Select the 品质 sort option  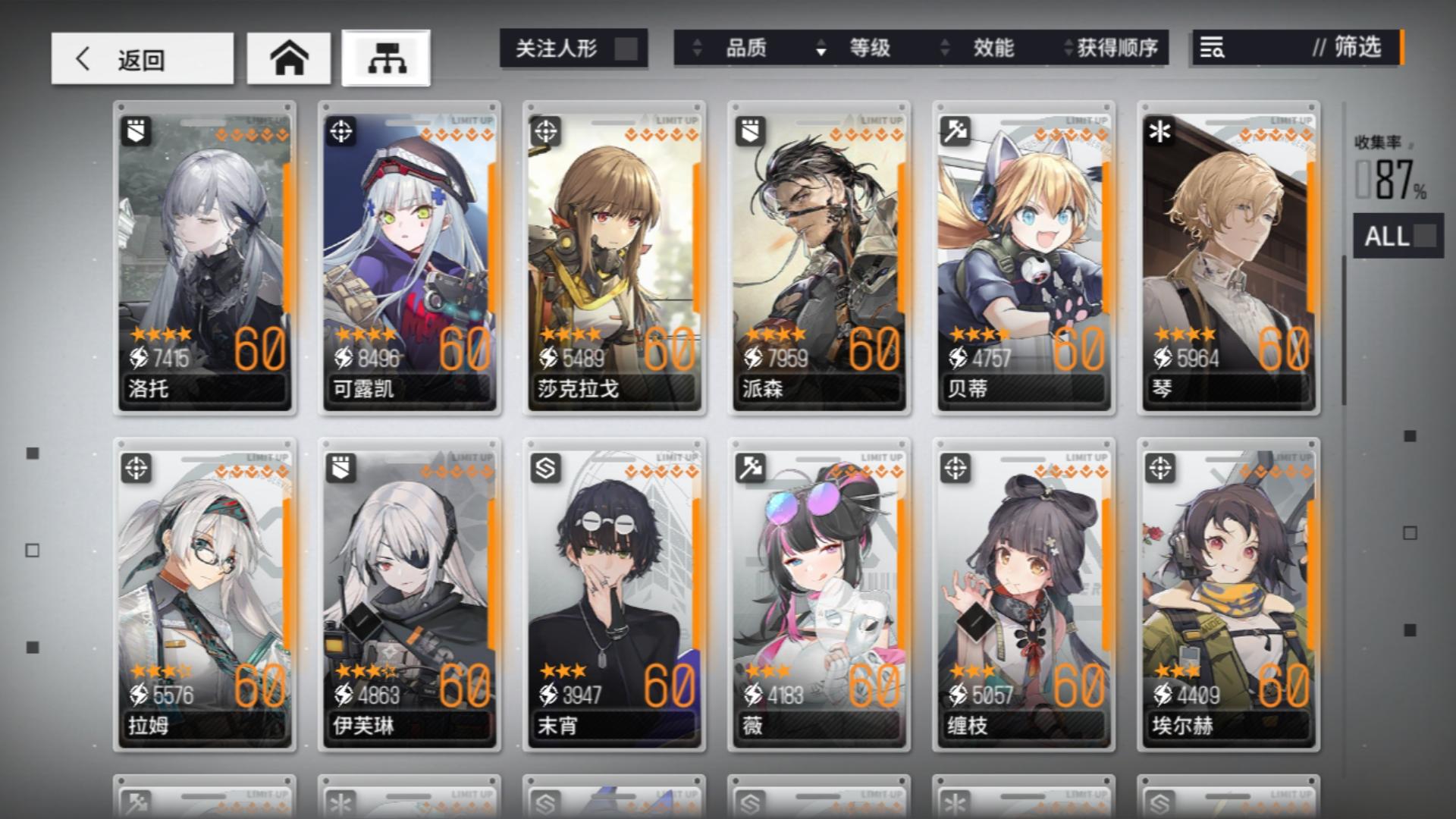[747, 49]
